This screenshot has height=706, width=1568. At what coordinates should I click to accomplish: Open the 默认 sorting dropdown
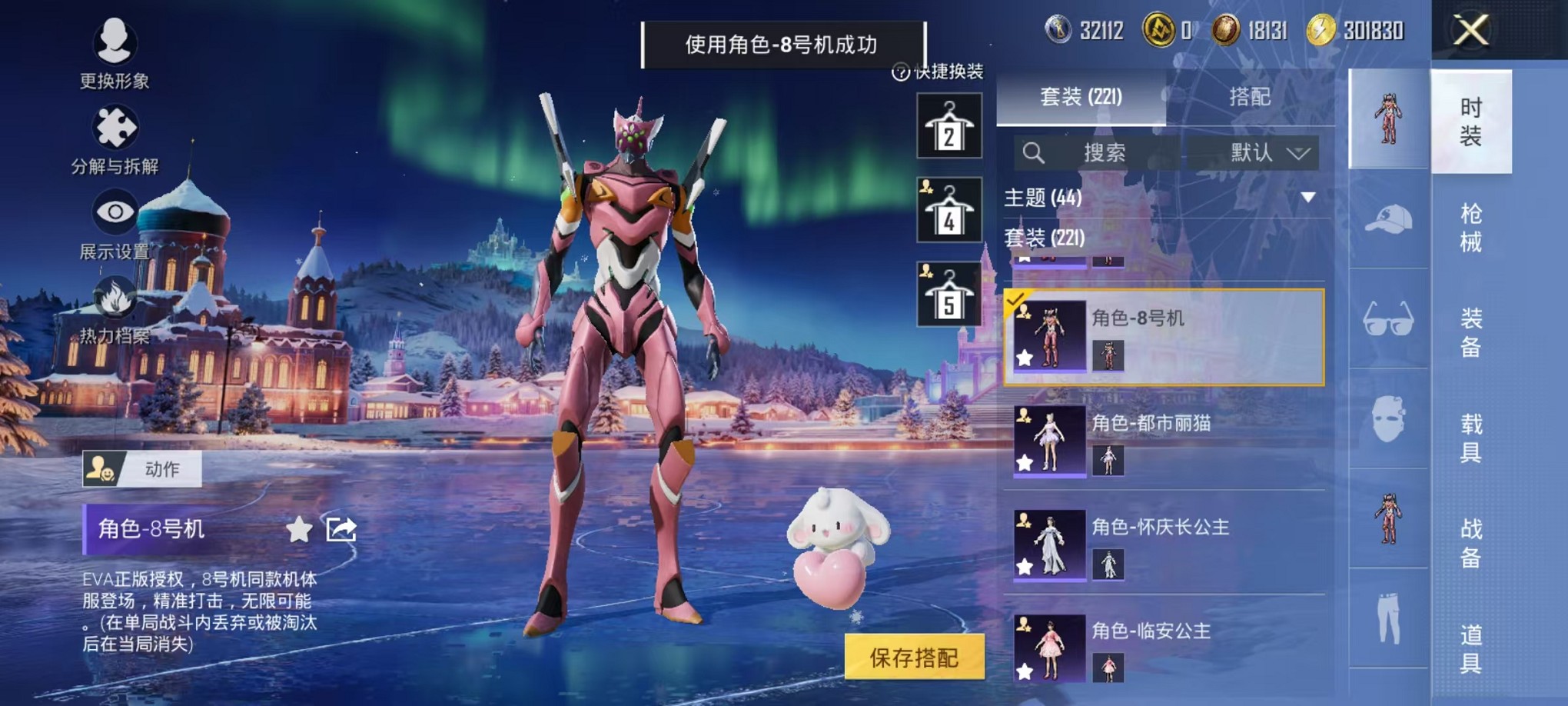[1267, 152]
